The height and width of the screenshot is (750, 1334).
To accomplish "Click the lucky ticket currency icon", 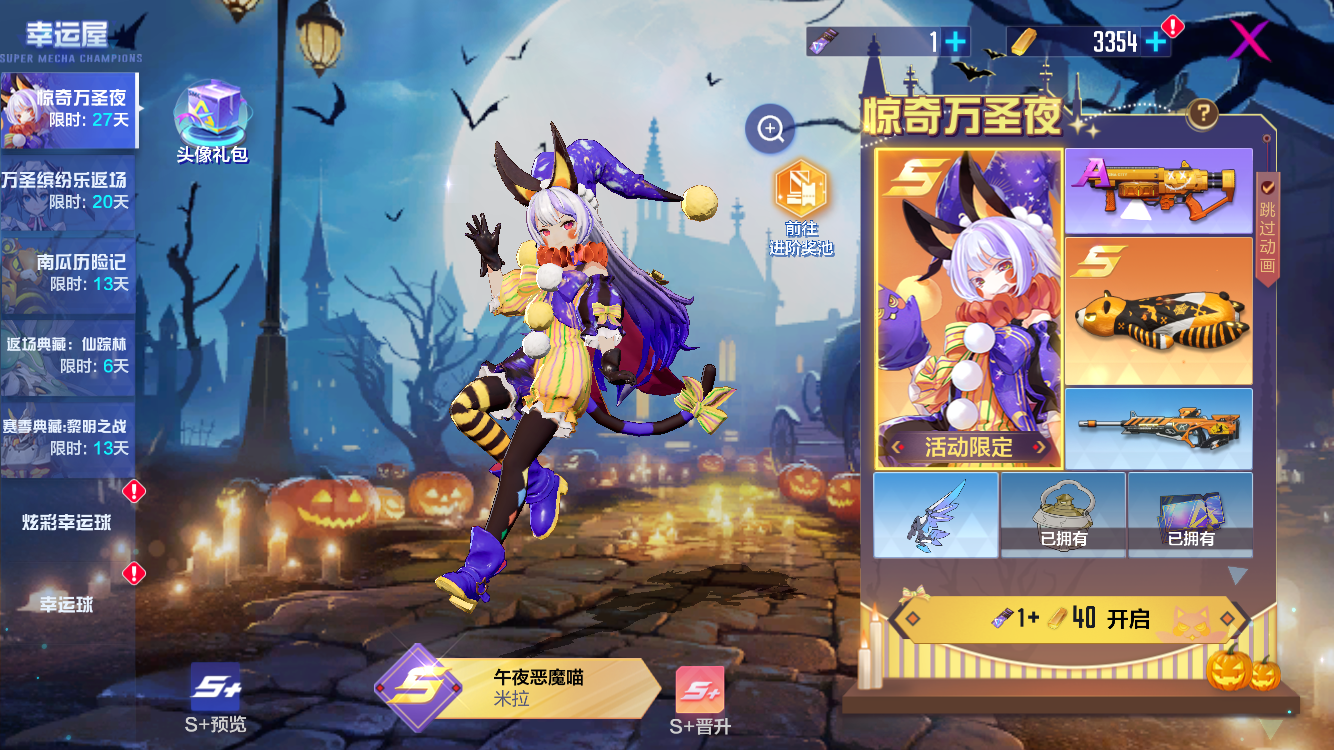I will click(x=823, y=41).
